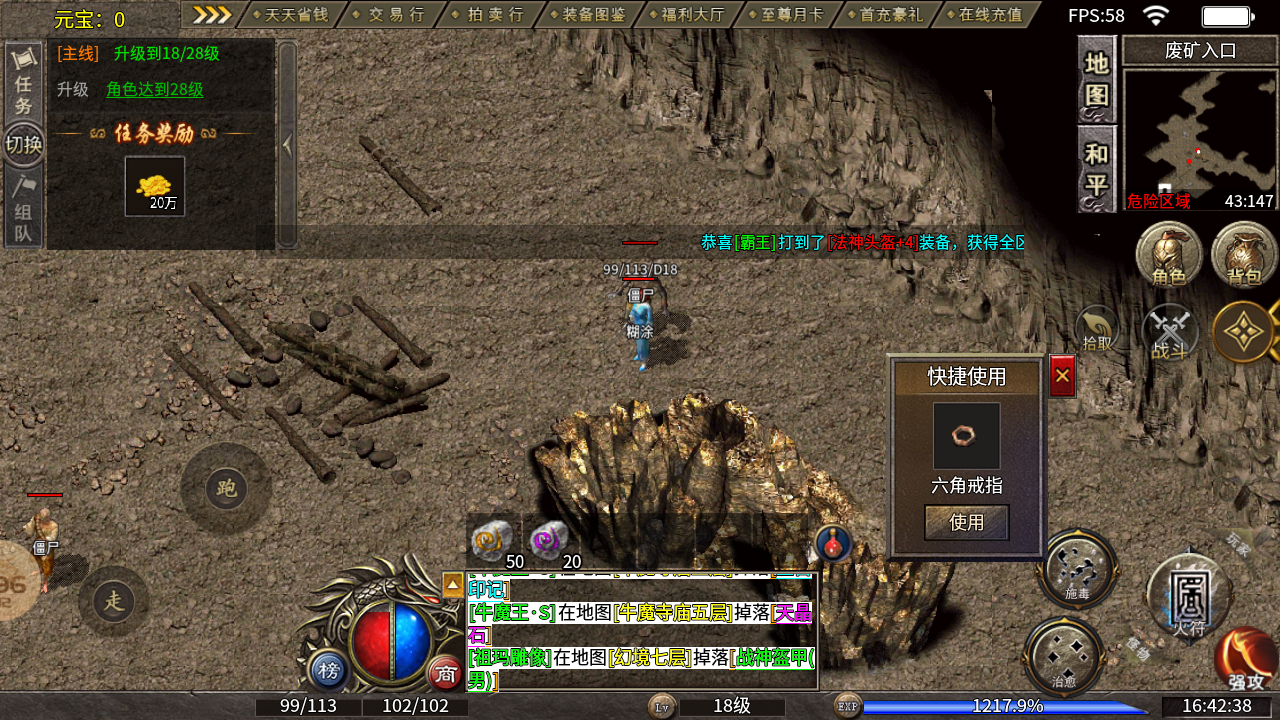Screen dimensions: 1280x720
Task: Open the 地图 map button
Action: point(1097,79)
